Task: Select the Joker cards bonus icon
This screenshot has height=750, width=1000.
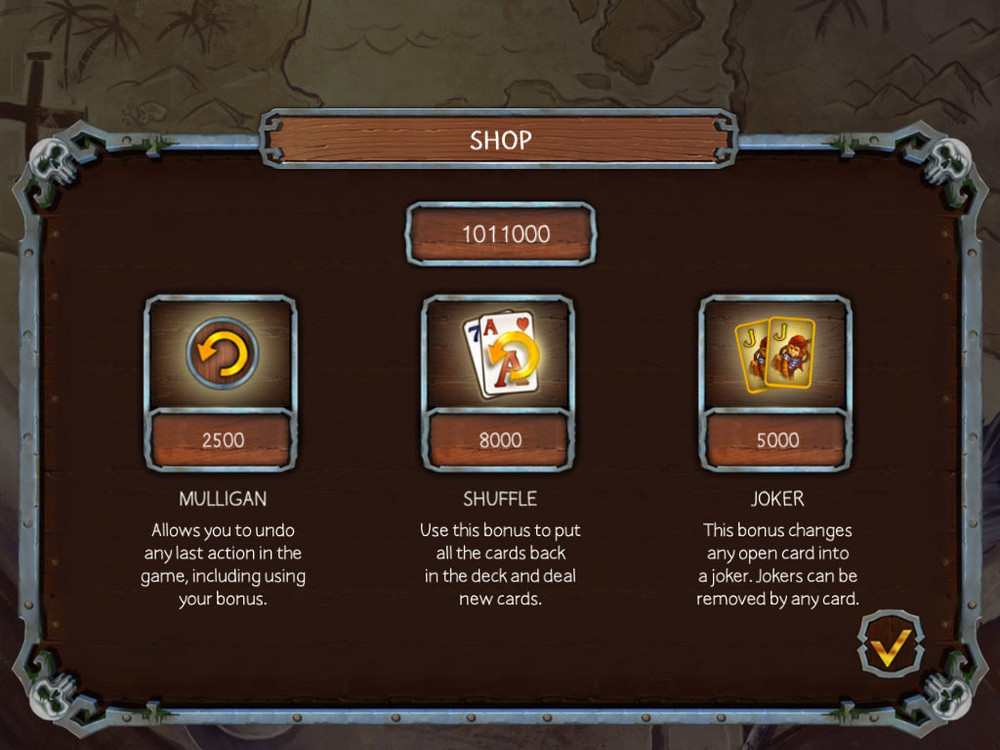Action: point(776,353)
